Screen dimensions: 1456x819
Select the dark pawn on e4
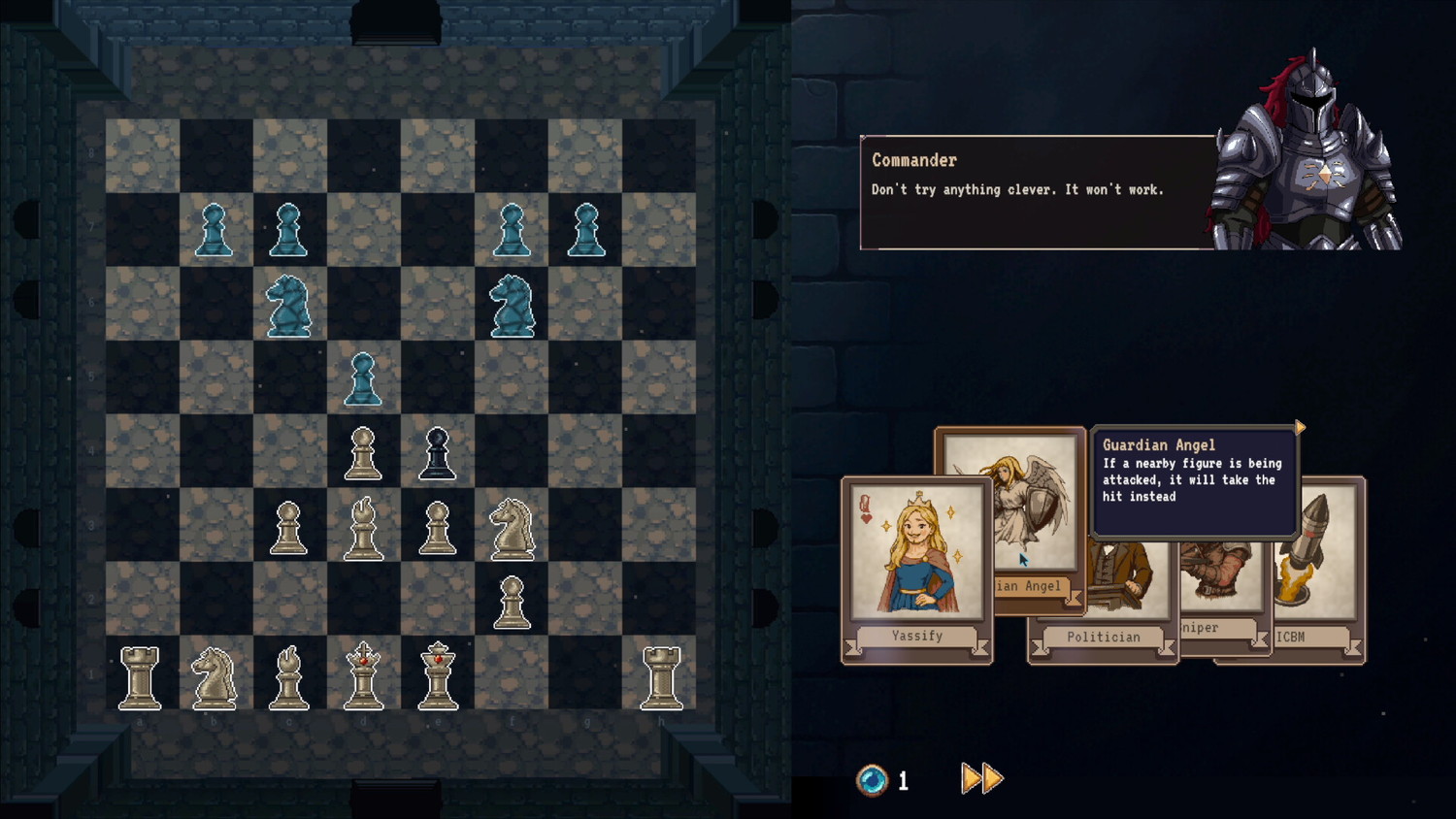tap(437, 451)
